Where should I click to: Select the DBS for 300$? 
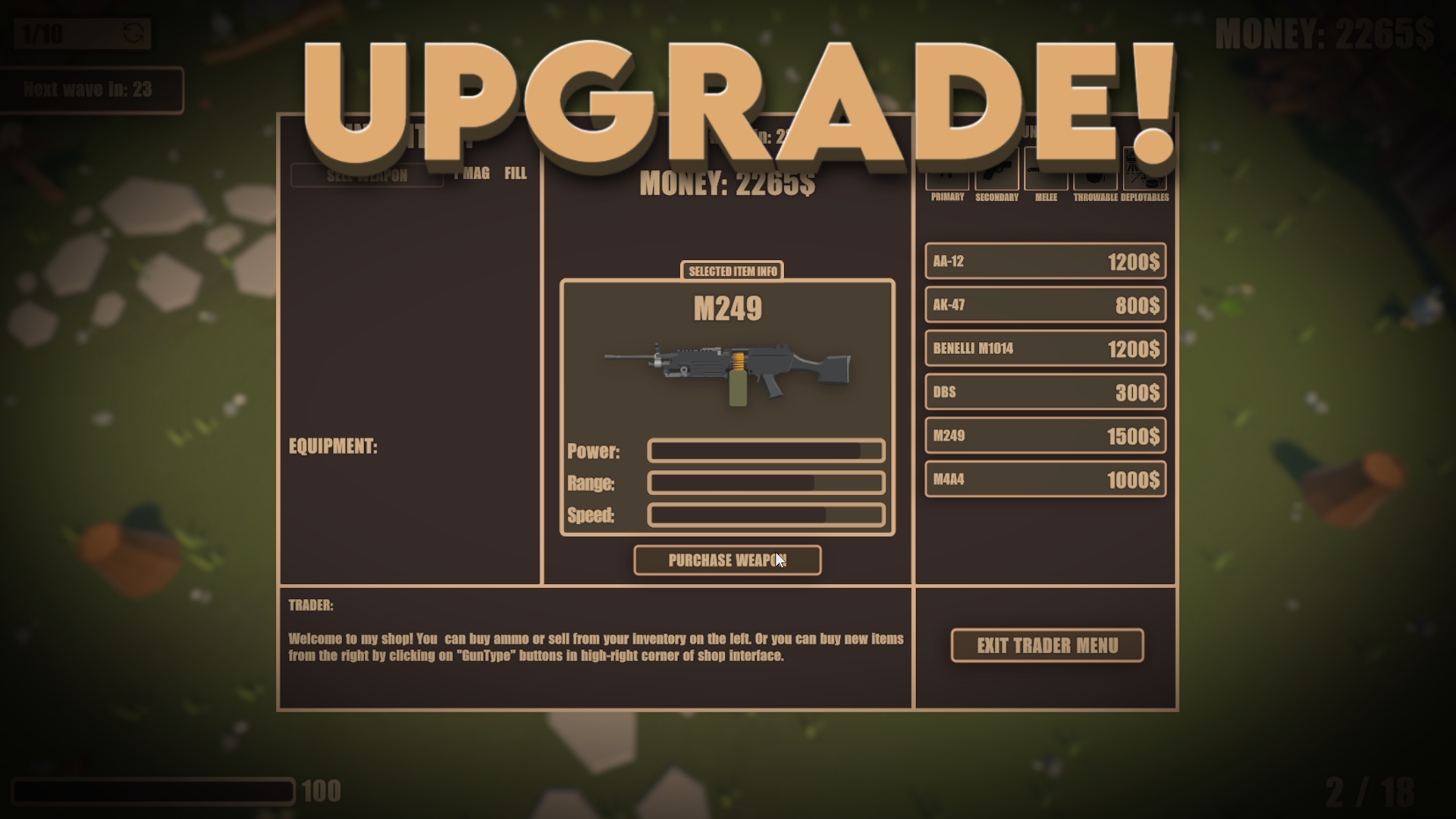click(1045, 392)
